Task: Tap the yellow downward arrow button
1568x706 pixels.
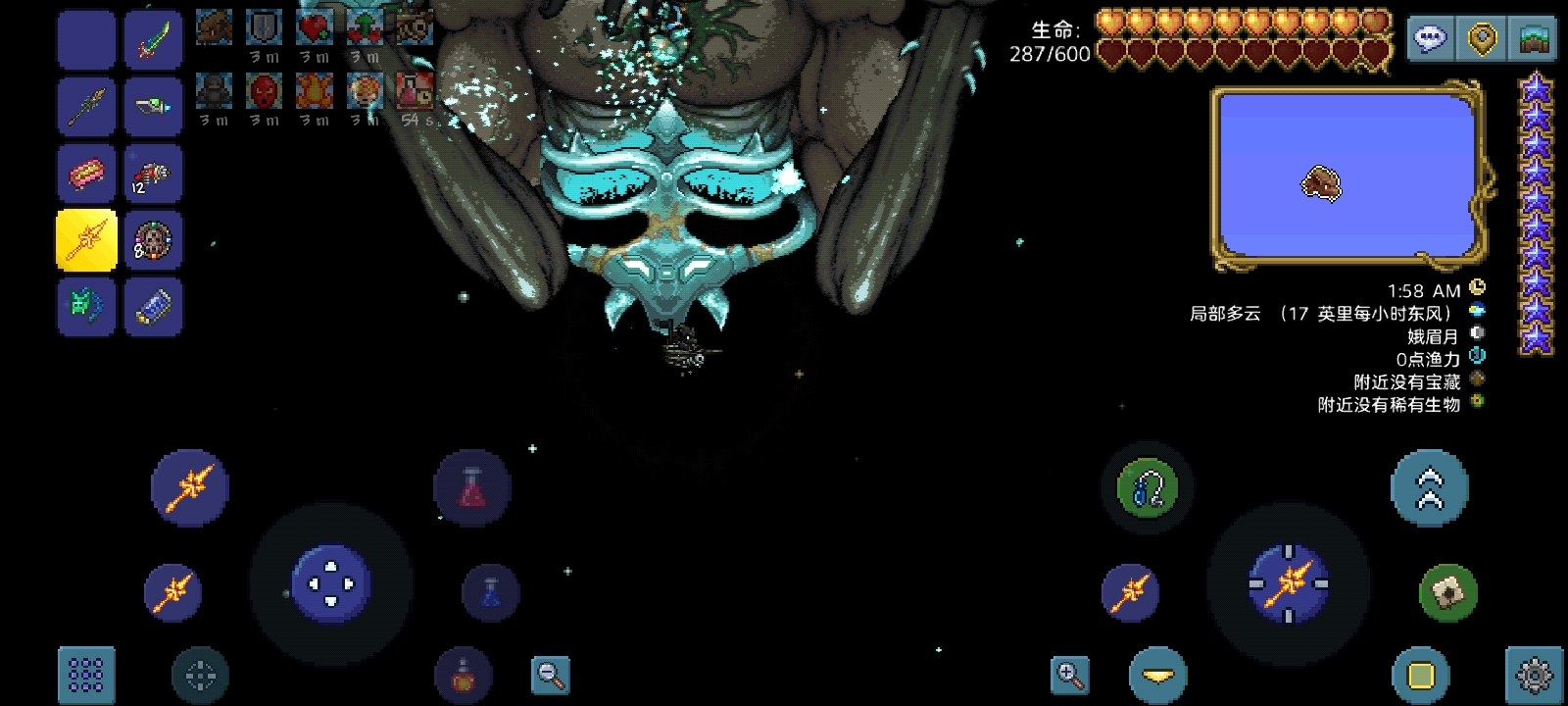Action: point(1157,675)
